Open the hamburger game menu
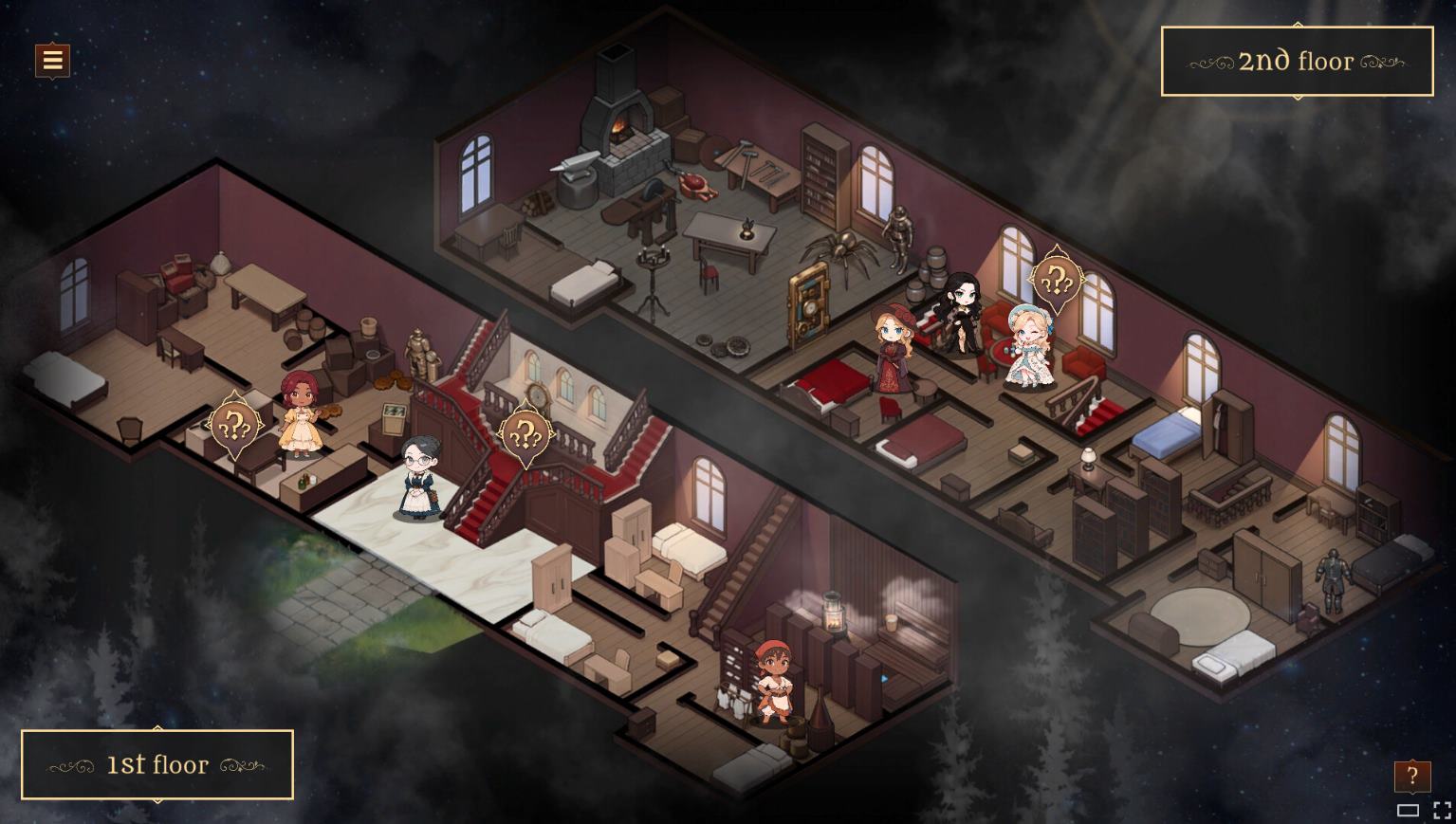This screenshot has width=1456, height=824. [52, 60]
